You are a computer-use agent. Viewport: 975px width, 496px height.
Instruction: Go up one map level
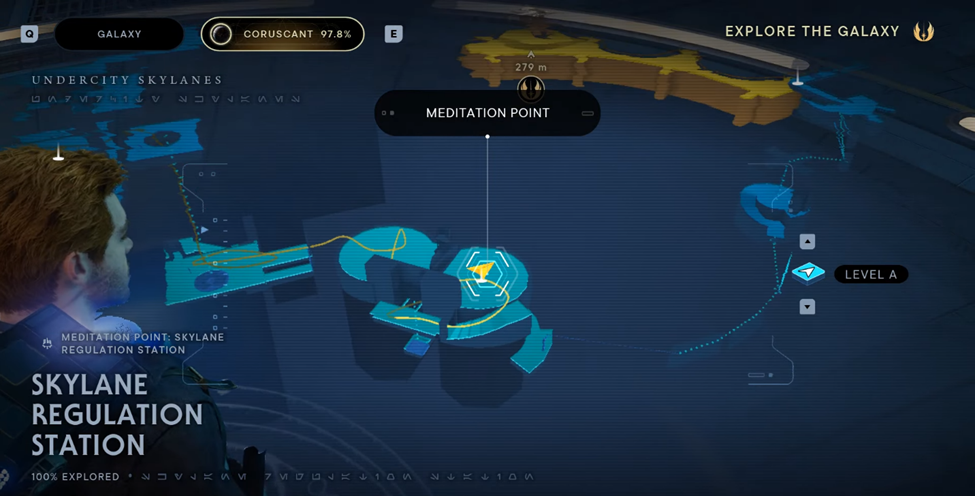[807, 242]
